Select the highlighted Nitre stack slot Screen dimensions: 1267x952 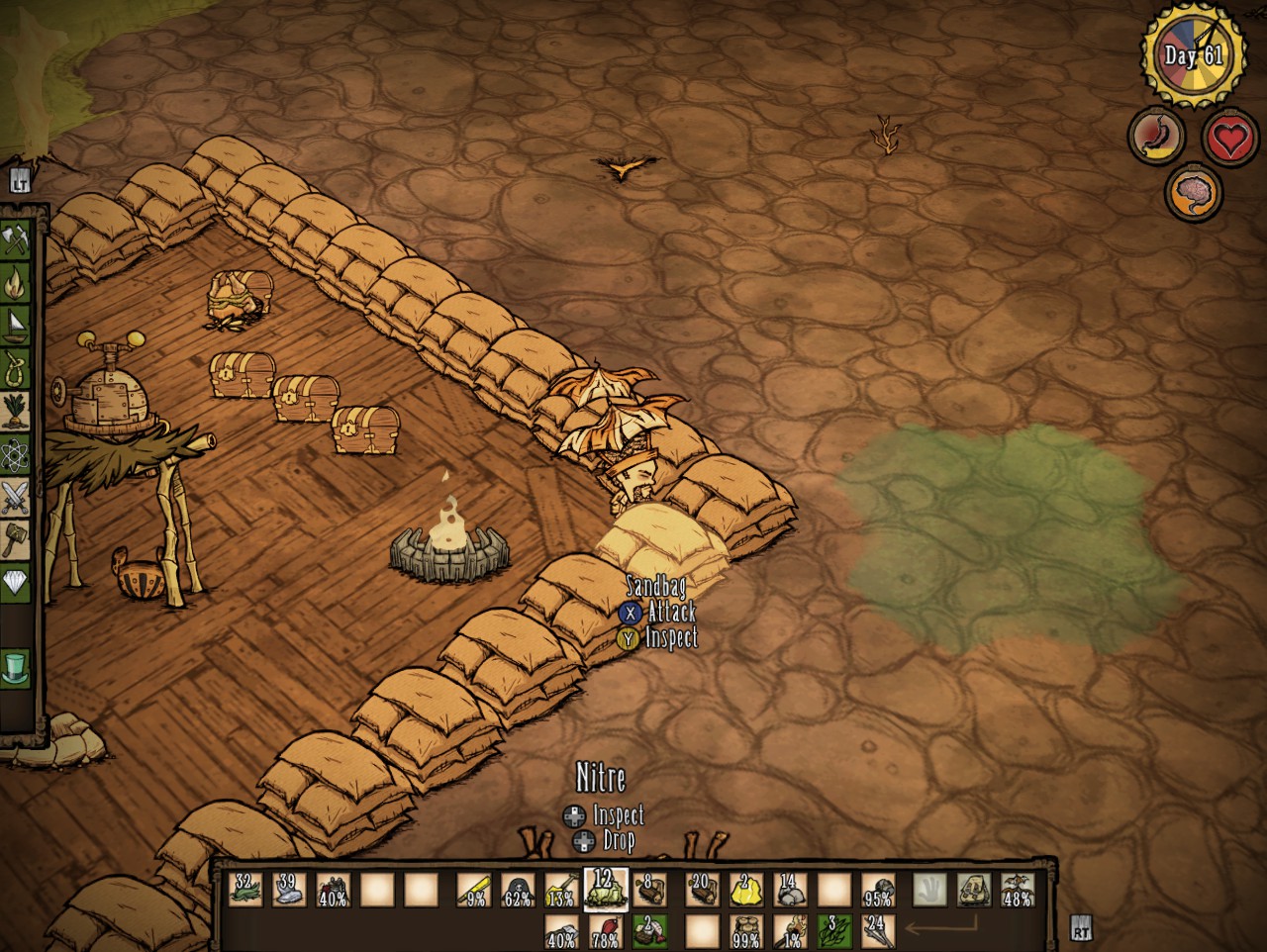603,889
